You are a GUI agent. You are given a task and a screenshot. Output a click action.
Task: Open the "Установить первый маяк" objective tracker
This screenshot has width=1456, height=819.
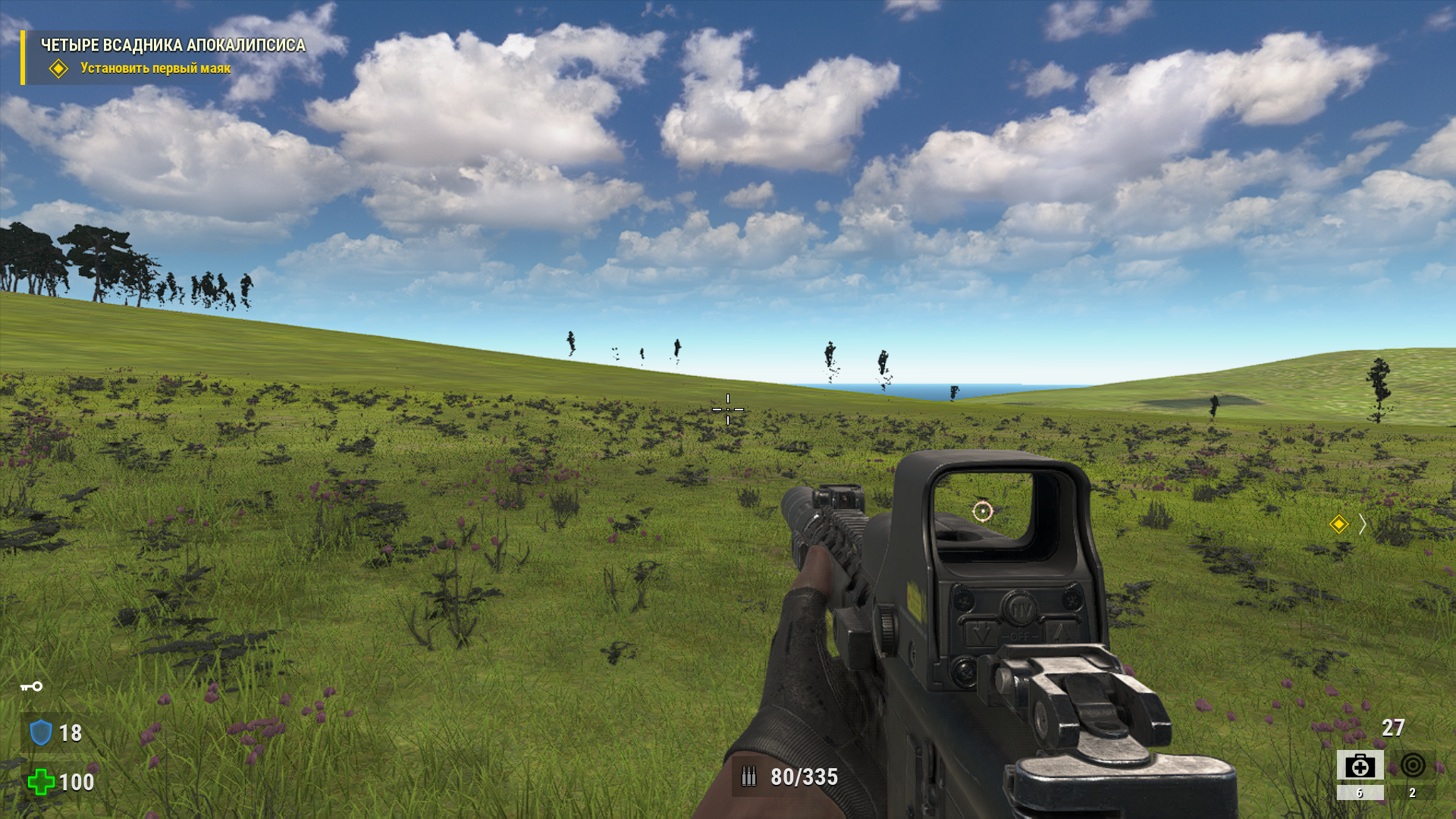155,68
